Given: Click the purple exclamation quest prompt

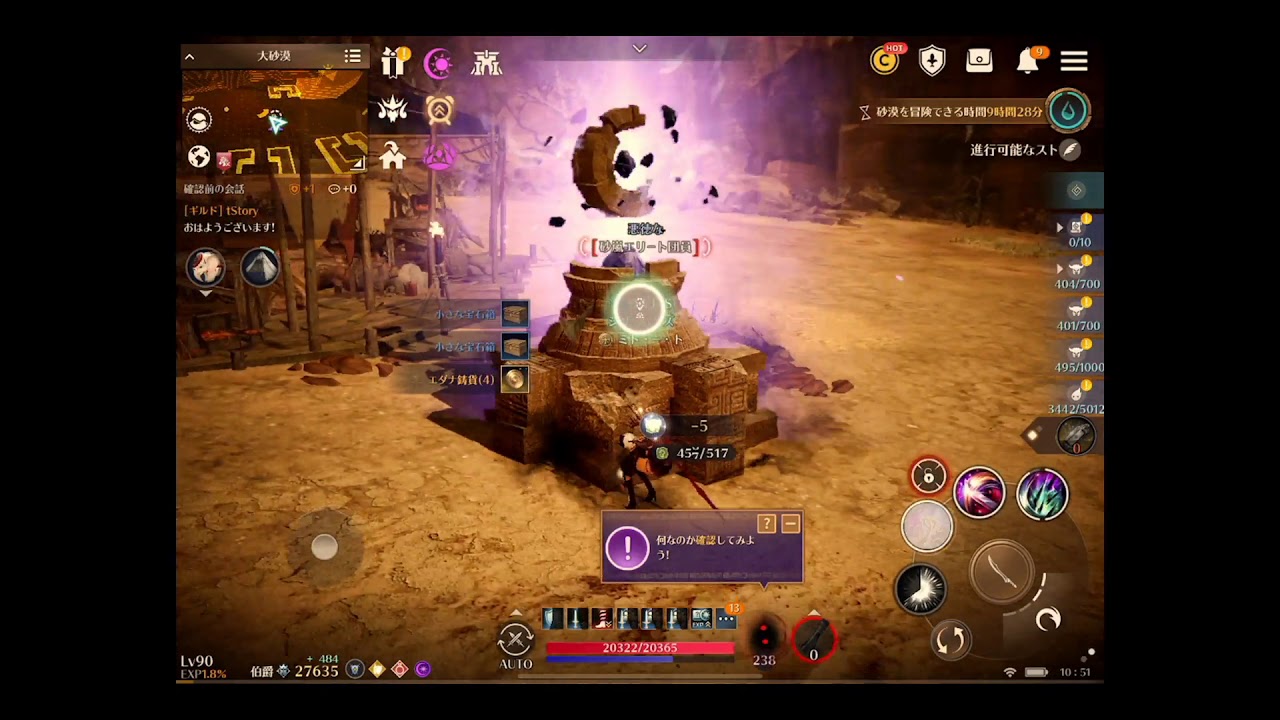Looking at the screenshot, I should [x=628, y=547].
